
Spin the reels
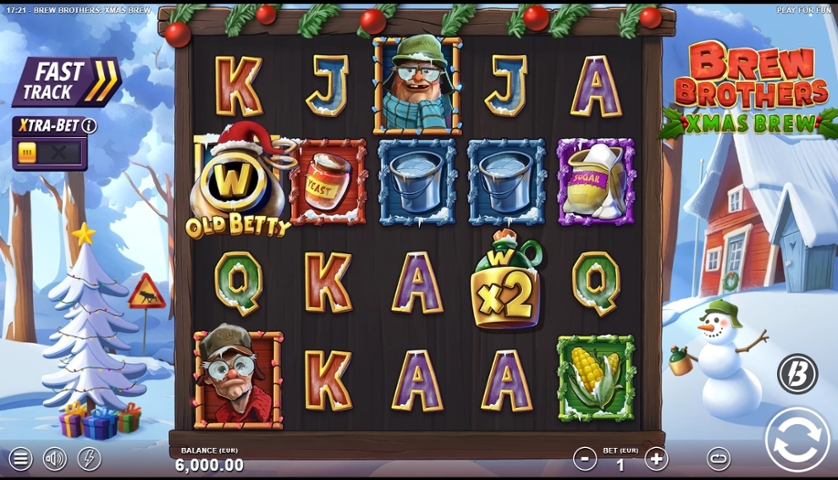[797, 441]
